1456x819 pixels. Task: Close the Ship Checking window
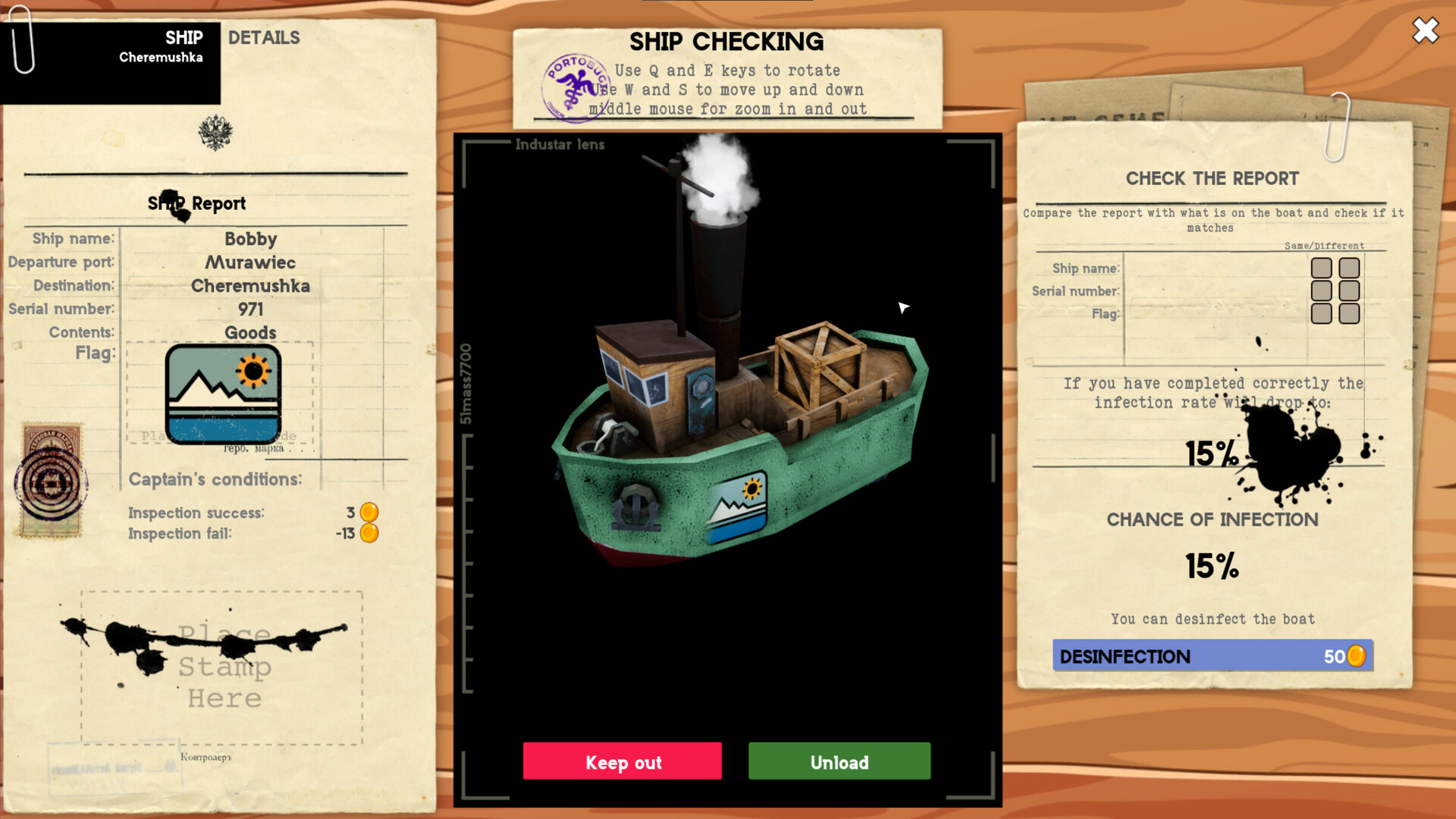coord(1424,31)
